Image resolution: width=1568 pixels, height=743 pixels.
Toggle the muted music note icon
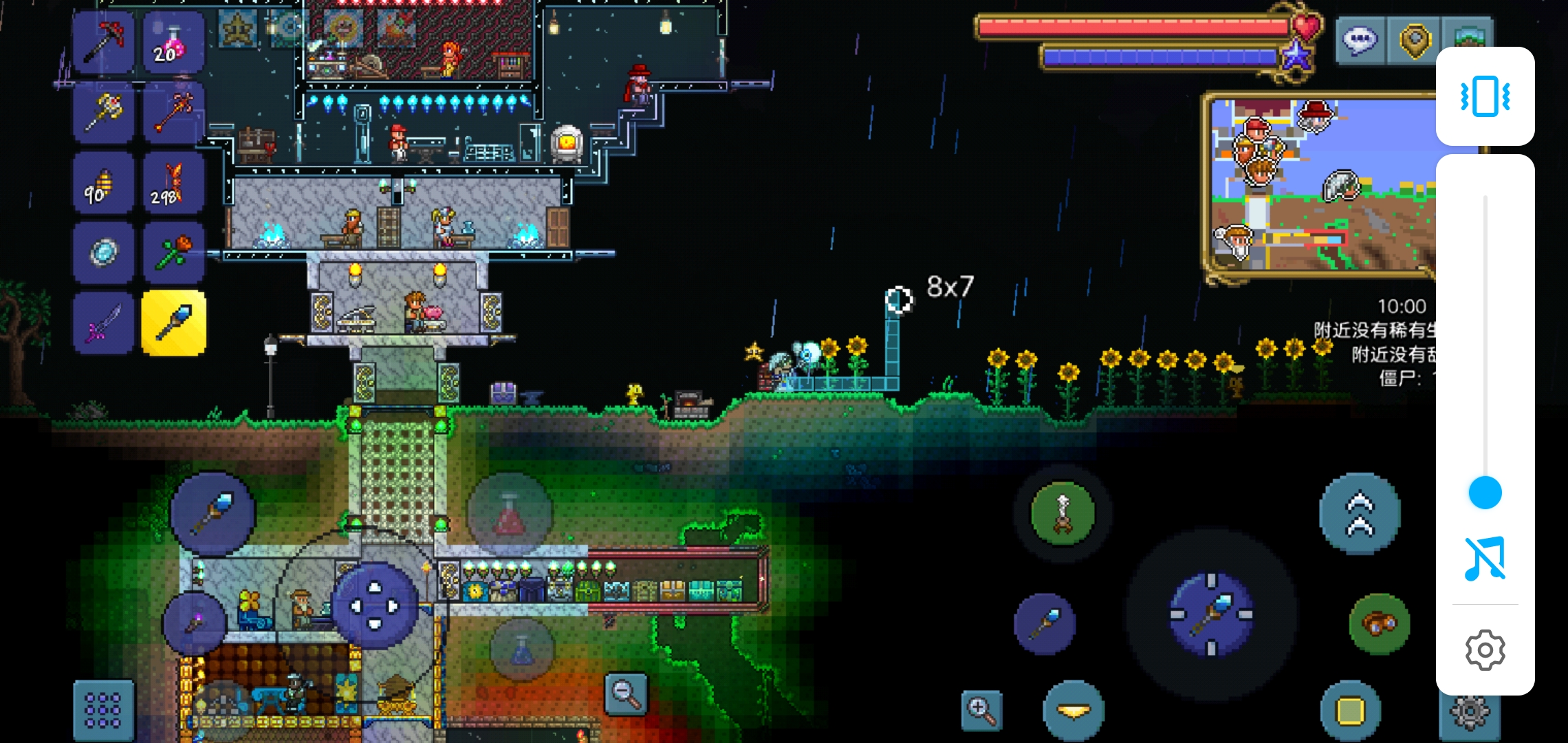pyautogui.click(x=1485, y=559)
